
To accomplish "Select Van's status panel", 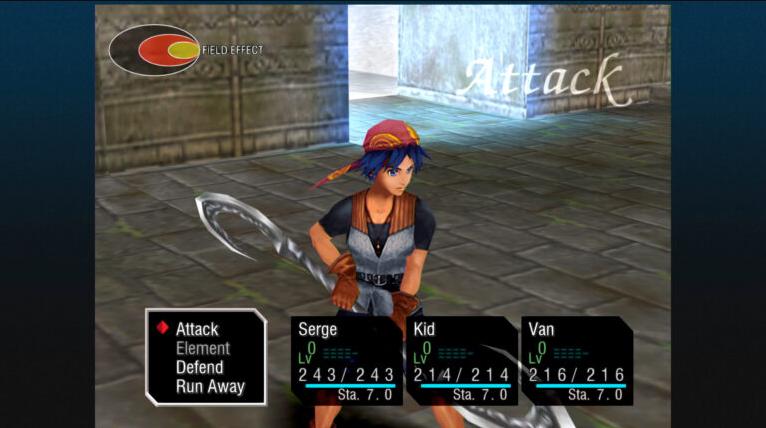I will pyautogui.click(x=576, y=361).
